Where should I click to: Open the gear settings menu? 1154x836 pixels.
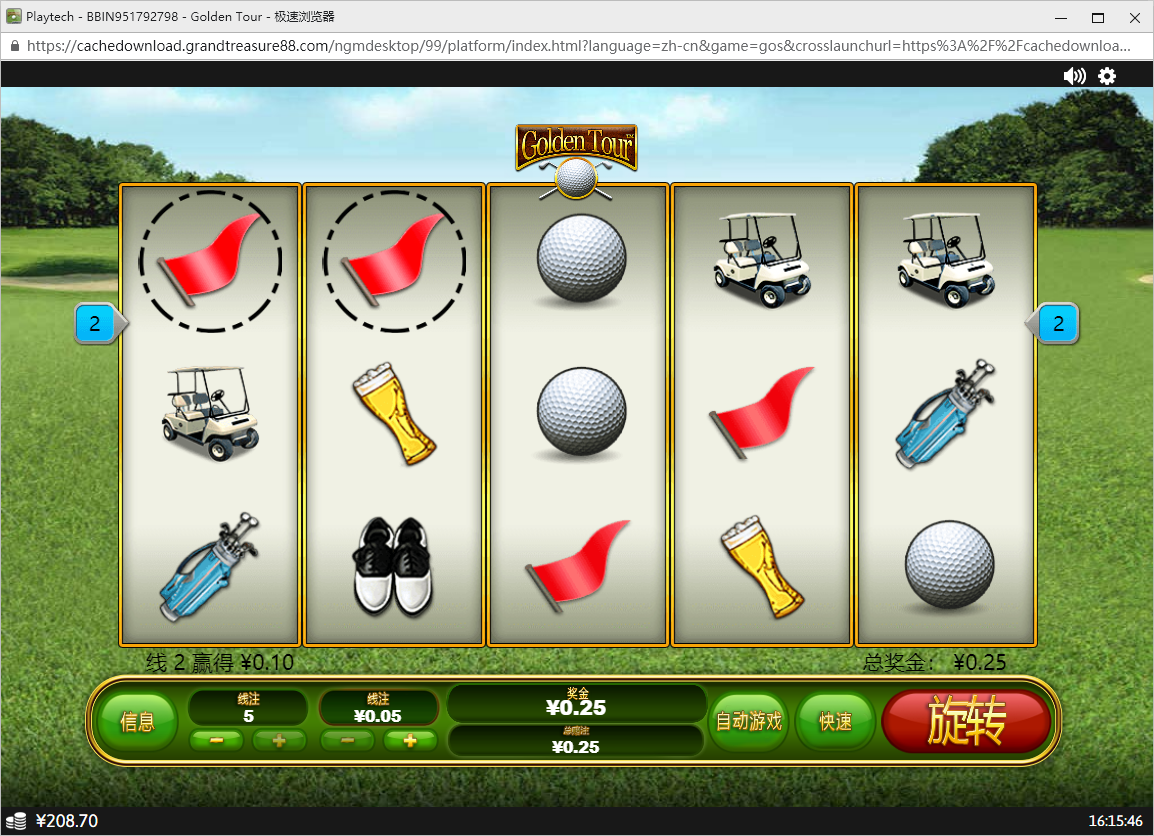(1107, 76)
